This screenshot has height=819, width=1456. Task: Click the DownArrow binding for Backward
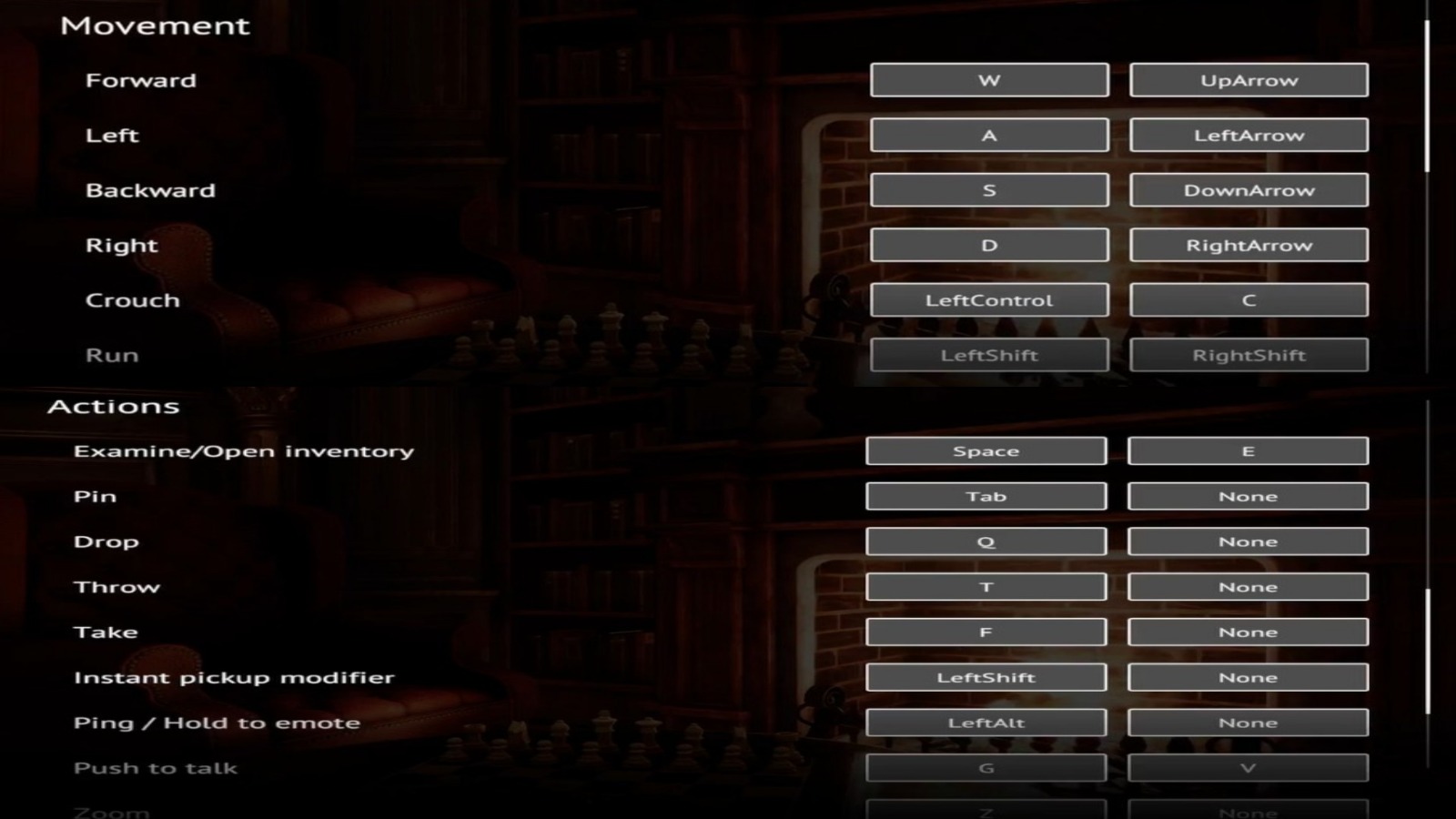(1249, 190)
